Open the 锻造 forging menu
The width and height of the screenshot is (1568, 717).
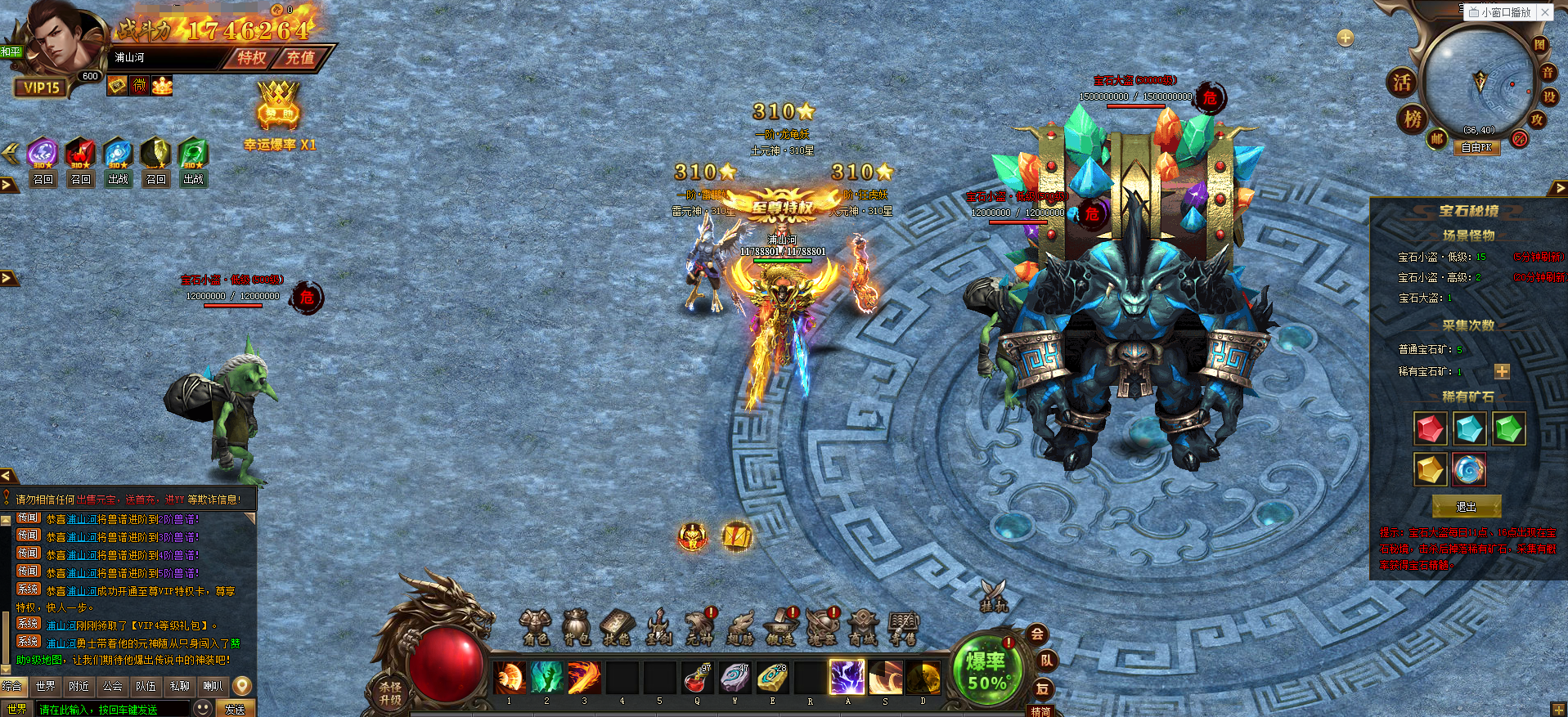[781, 628]
